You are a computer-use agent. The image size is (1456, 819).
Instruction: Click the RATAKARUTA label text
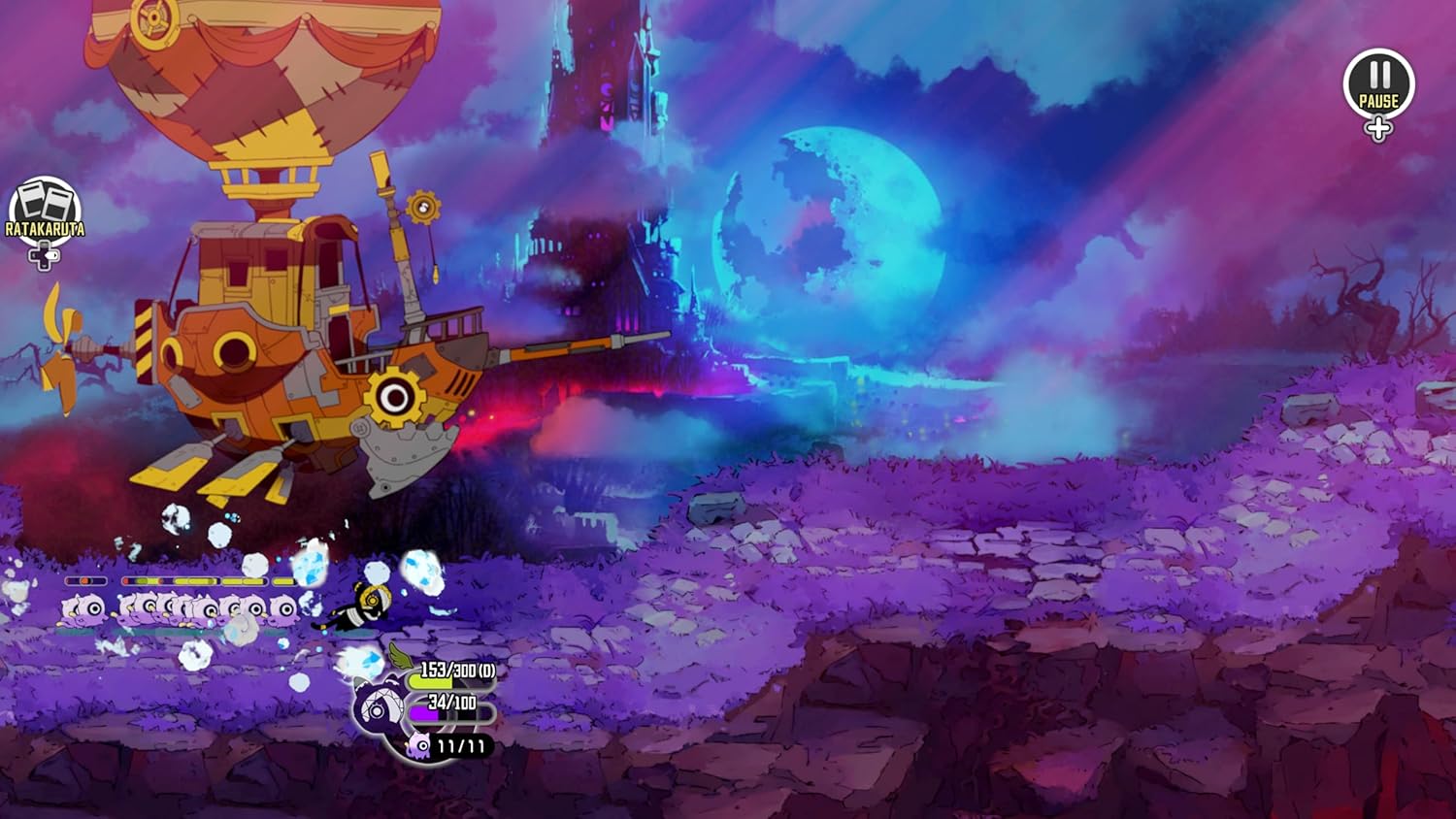(44, 231)
